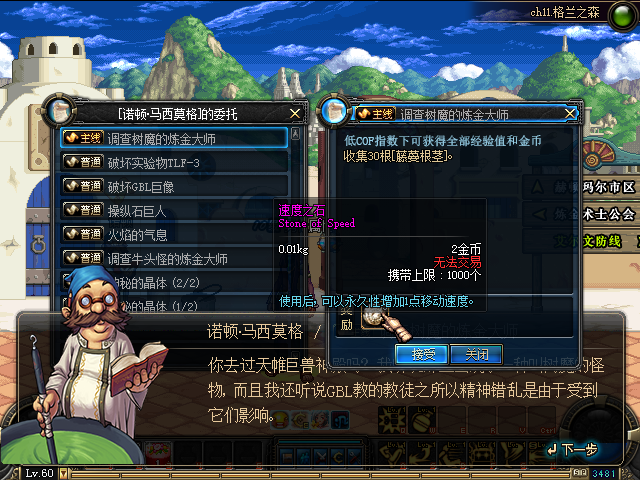Continue dialogue with the 下一步 button
Viewport: 640px width, 480px height.
point(573,451)
